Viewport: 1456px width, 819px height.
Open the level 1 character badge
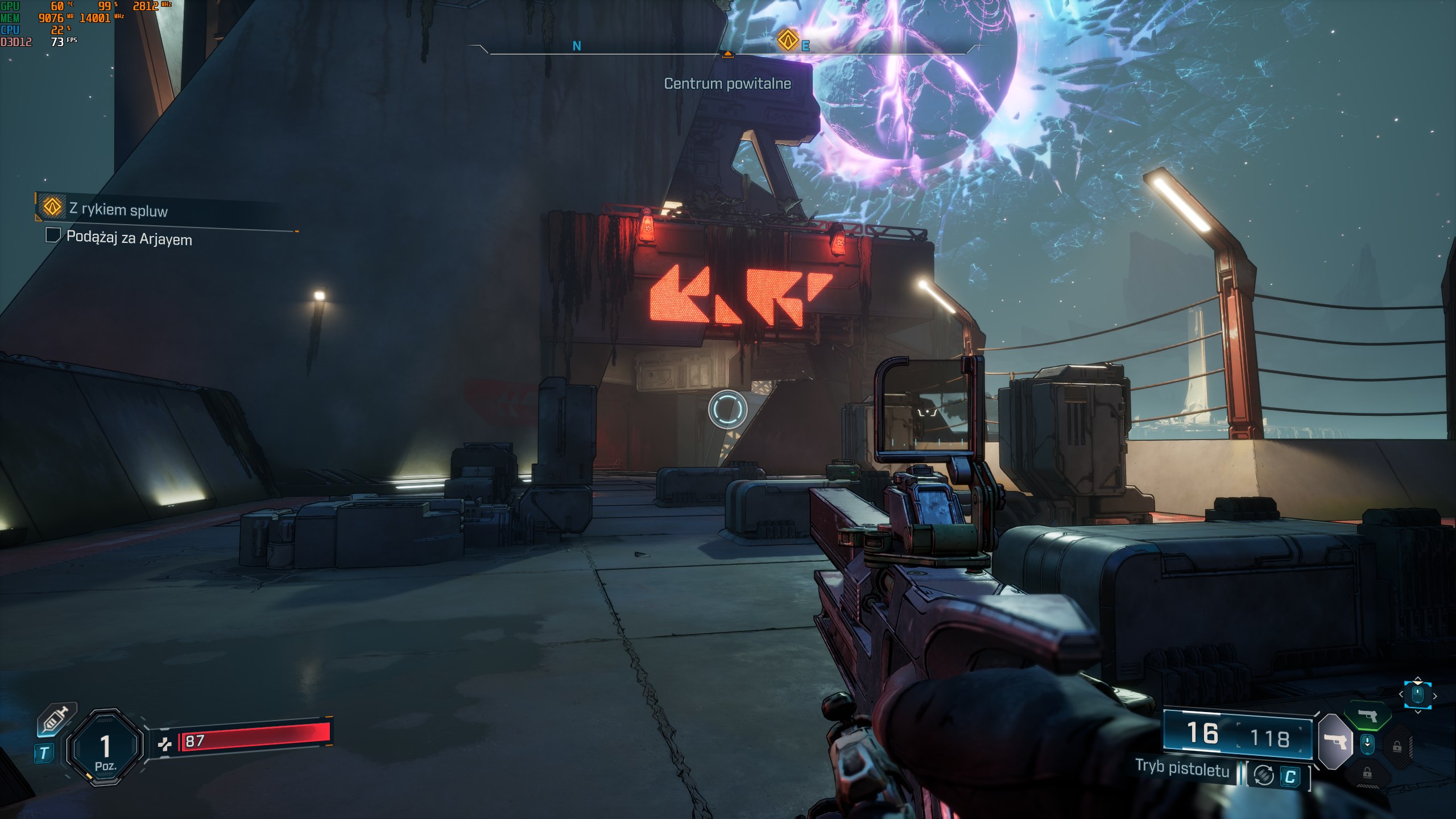tap(105, 747)
